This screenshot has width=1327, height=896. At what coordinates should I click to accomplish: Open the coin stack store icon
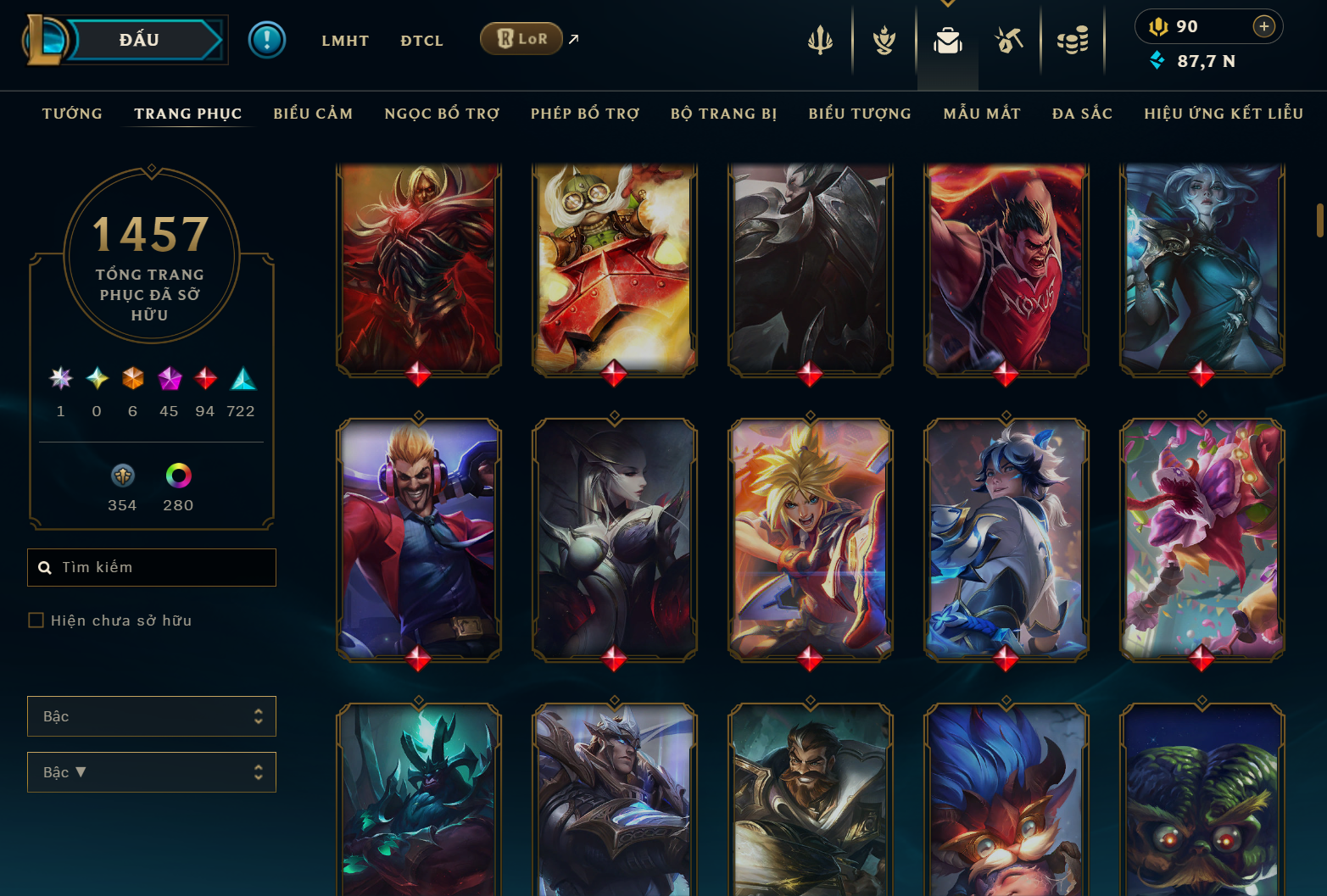point(1073,40)
